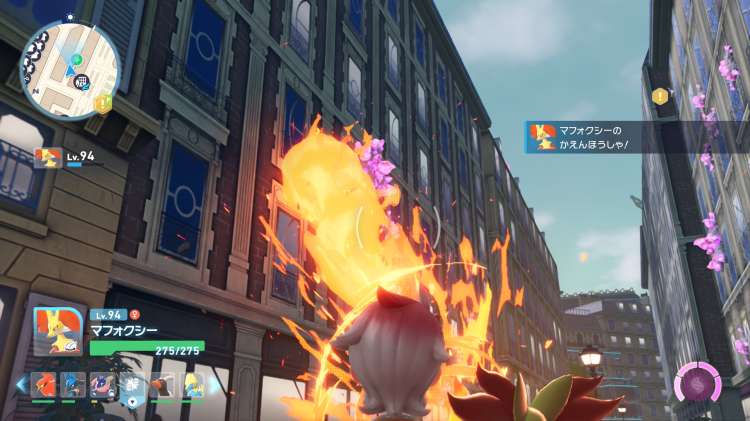Cycle party left with the blue arrow
The height and width of the screenshot is (421, 750).
(20, 384)
